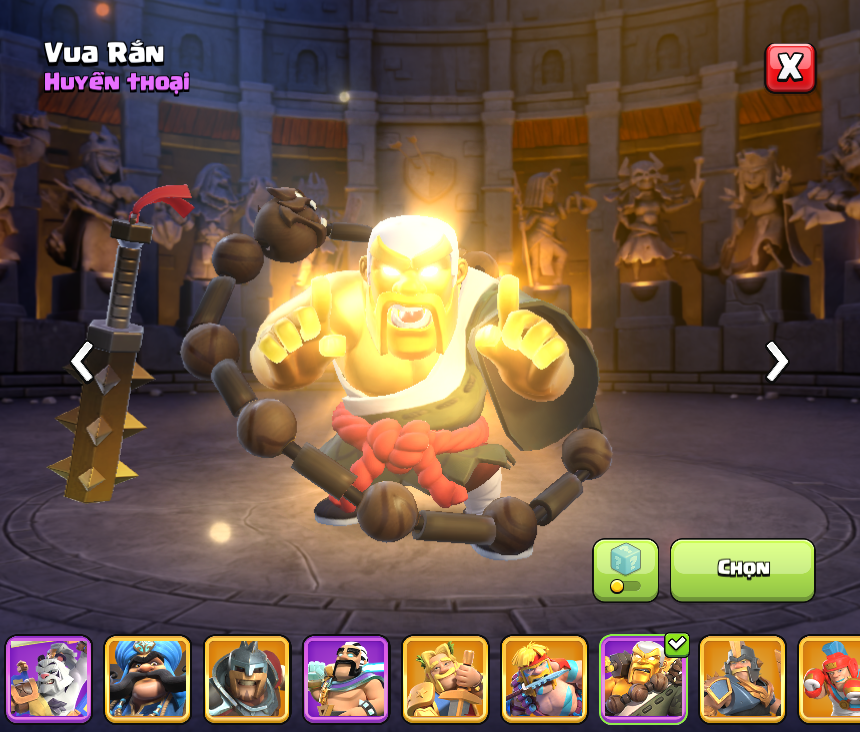Pick the grey-helmet gladiator king skin
Viewport: 860px width, 732px height.
pos(246,679)
